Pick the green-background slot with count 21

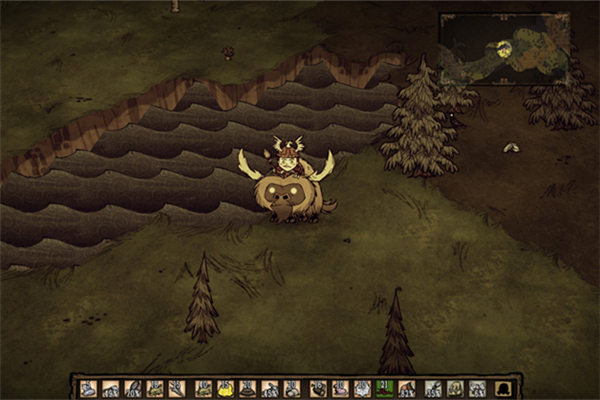pos(384,388)
